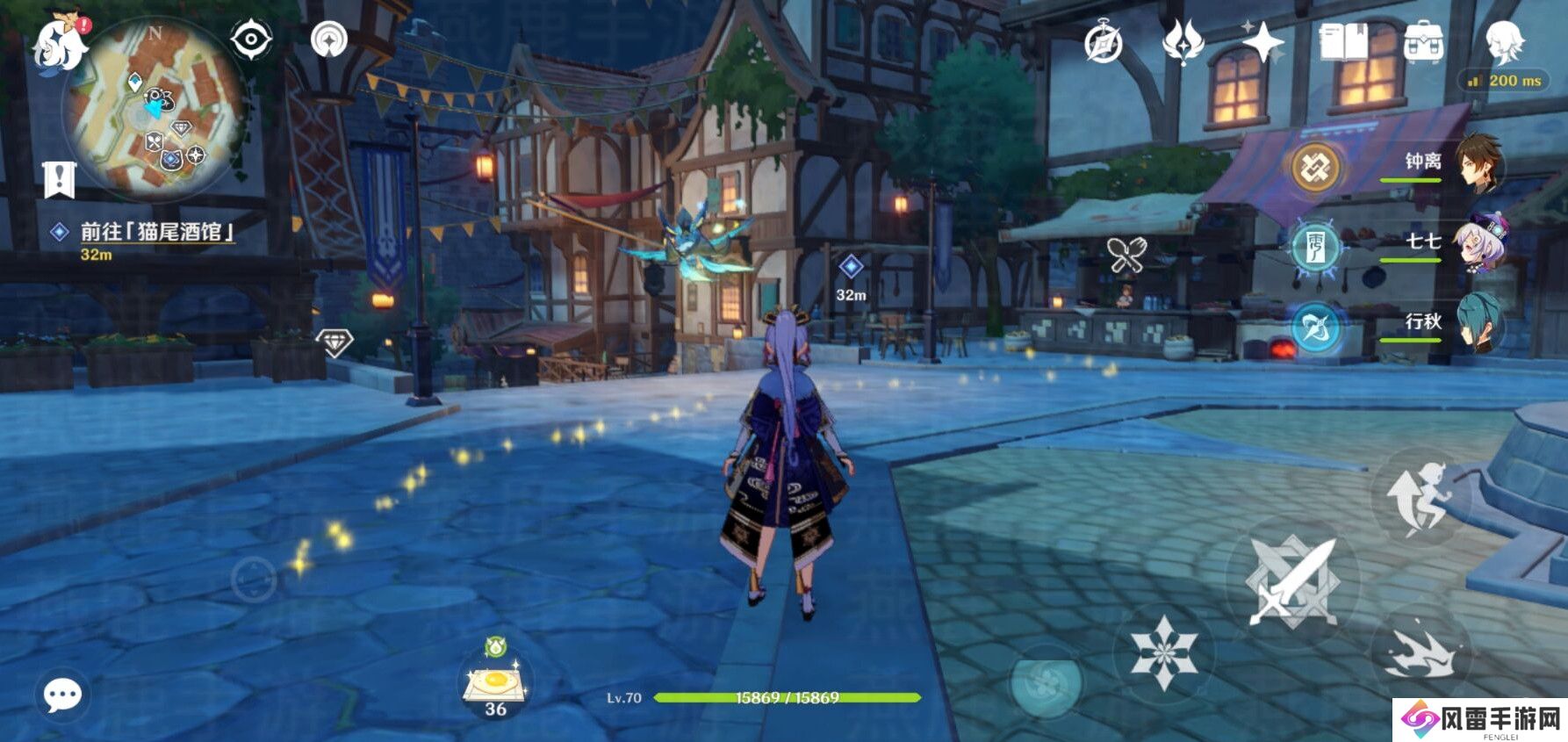Open the wish star icon
The width and height of the screenshot is (1568, 742).
tap(1263, 42)
